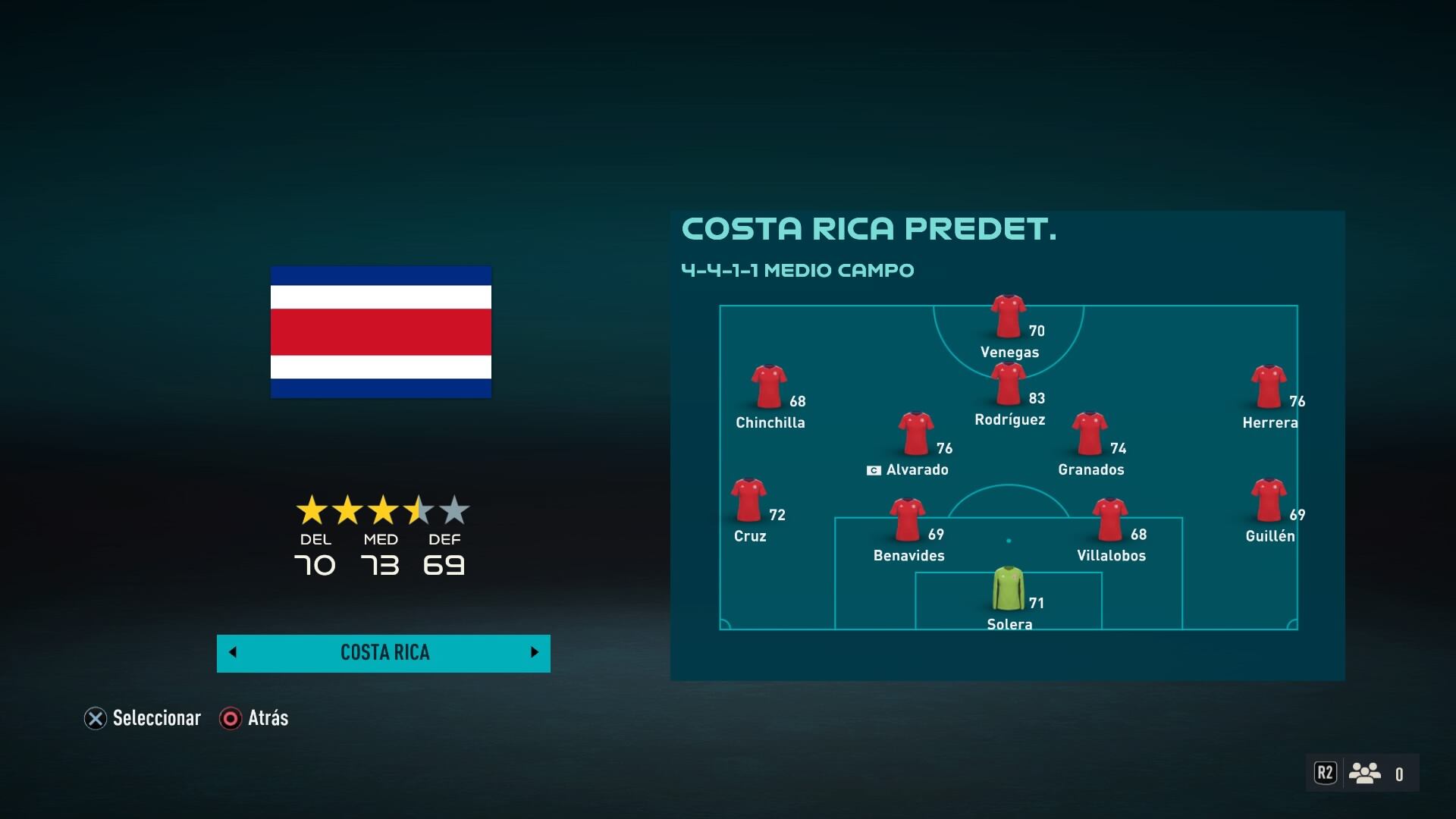1456x819 pixels.
Task: Switch to the previous team with left arrow
Action: [233, 652]
